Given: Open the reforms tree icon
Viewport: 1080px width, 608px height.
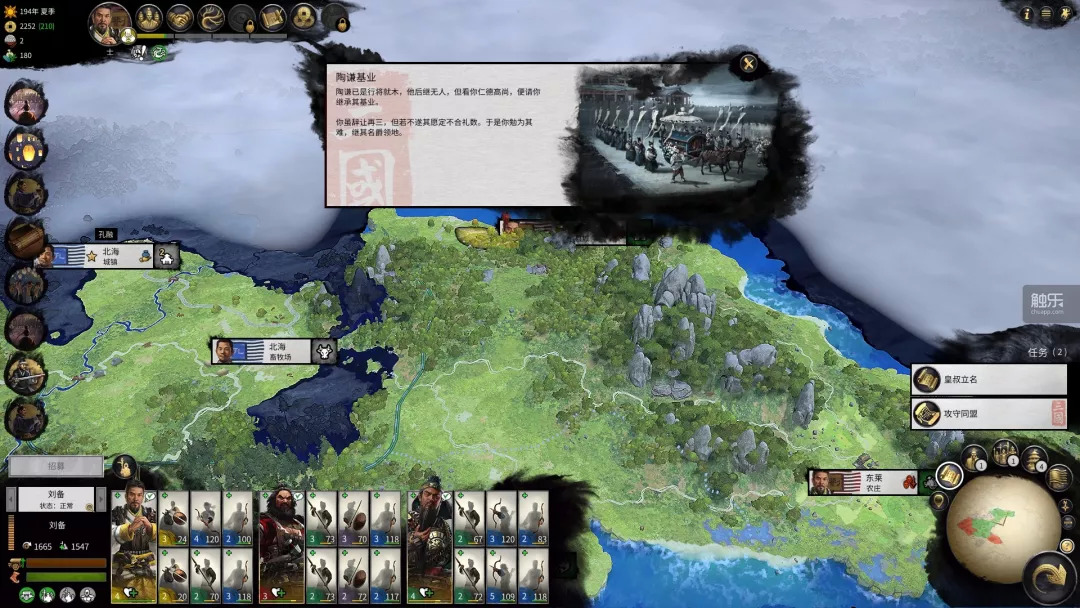Looking at the screenshot, I should click(x=211, y=17).
